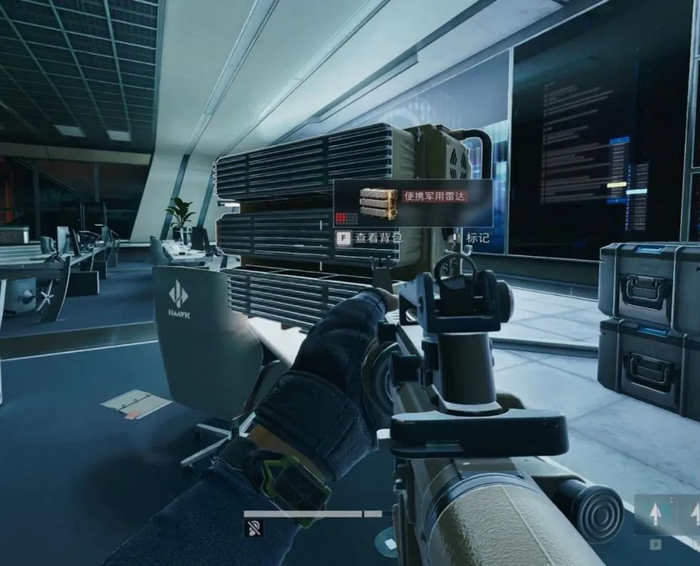Open backpack via 查看背包 label
Screen dimensions: 700x566
point(377,238)
